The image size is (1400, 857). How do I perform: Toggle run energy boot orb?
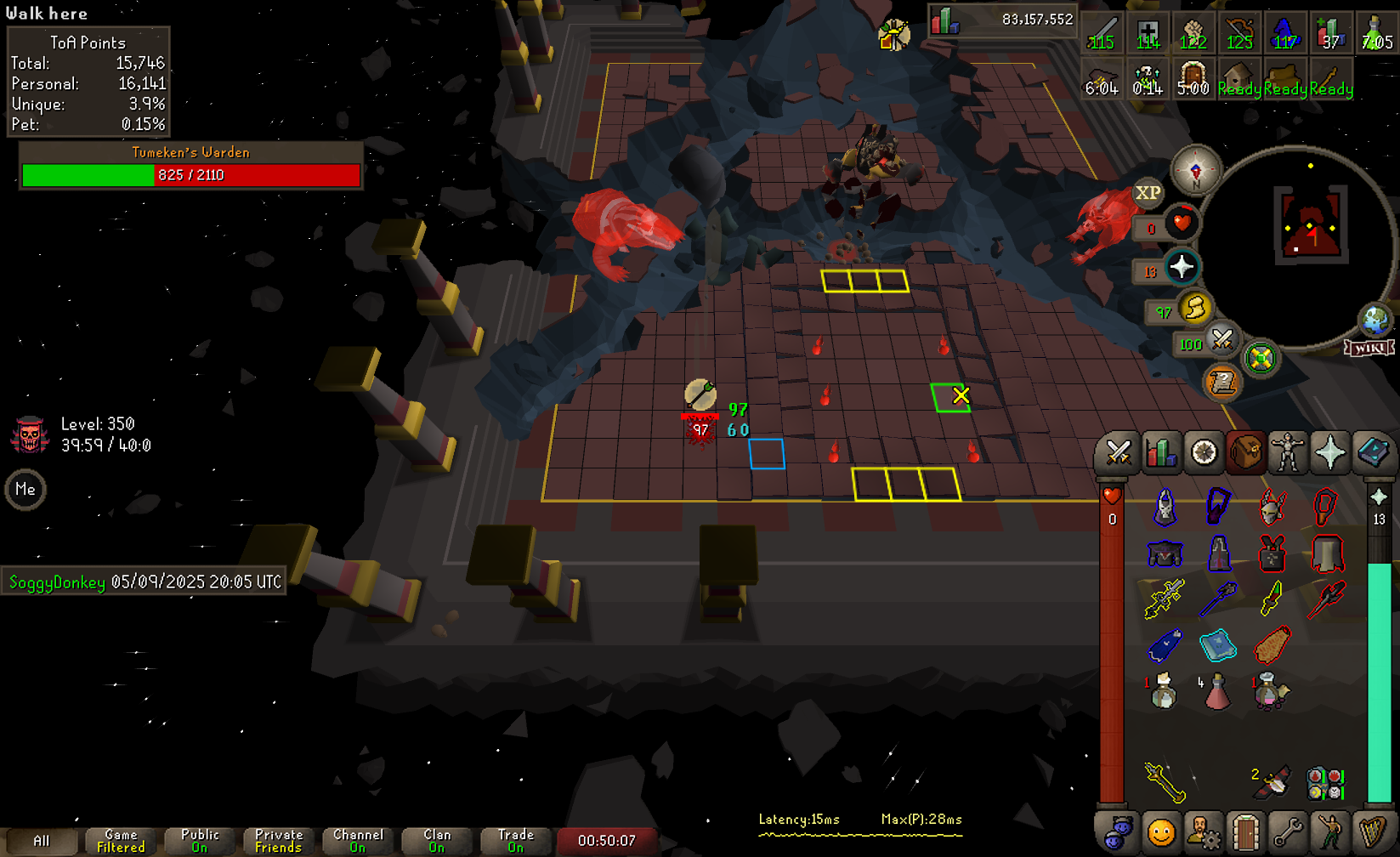pyautogui.click(x=1194, y=309)
